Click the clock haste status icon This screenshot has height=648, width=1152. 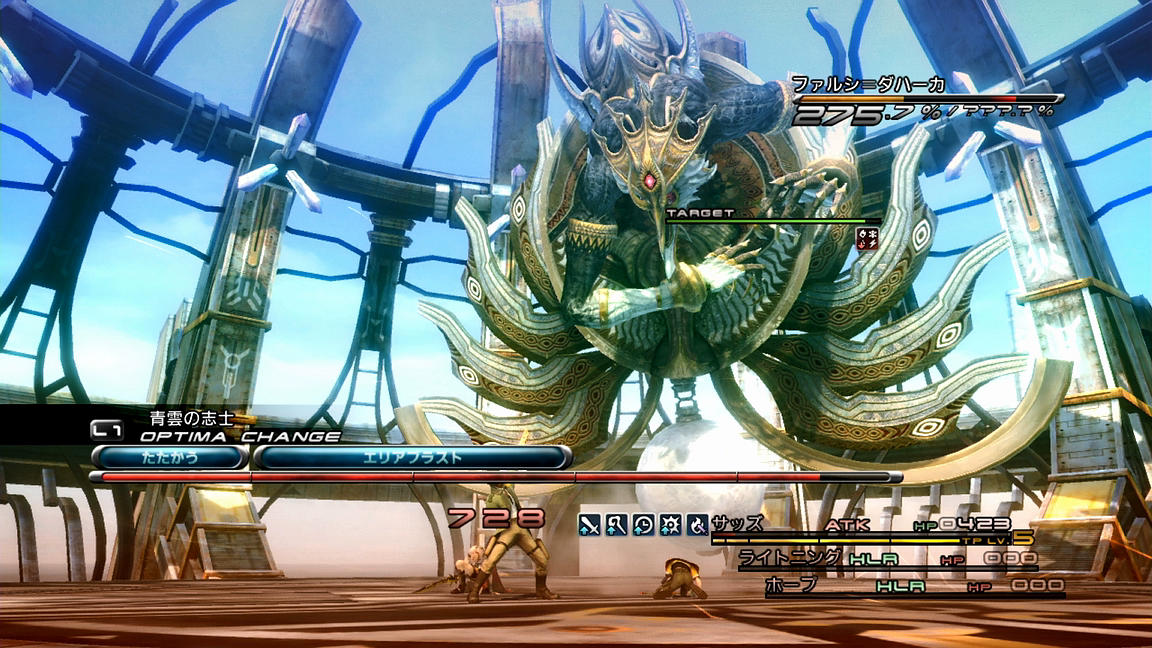click(643, 523)
